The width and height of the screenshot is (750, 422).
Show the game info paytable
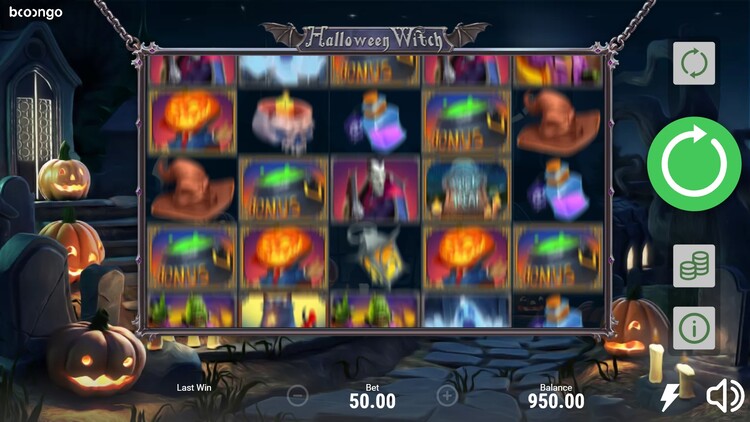(x=693, y=327)
